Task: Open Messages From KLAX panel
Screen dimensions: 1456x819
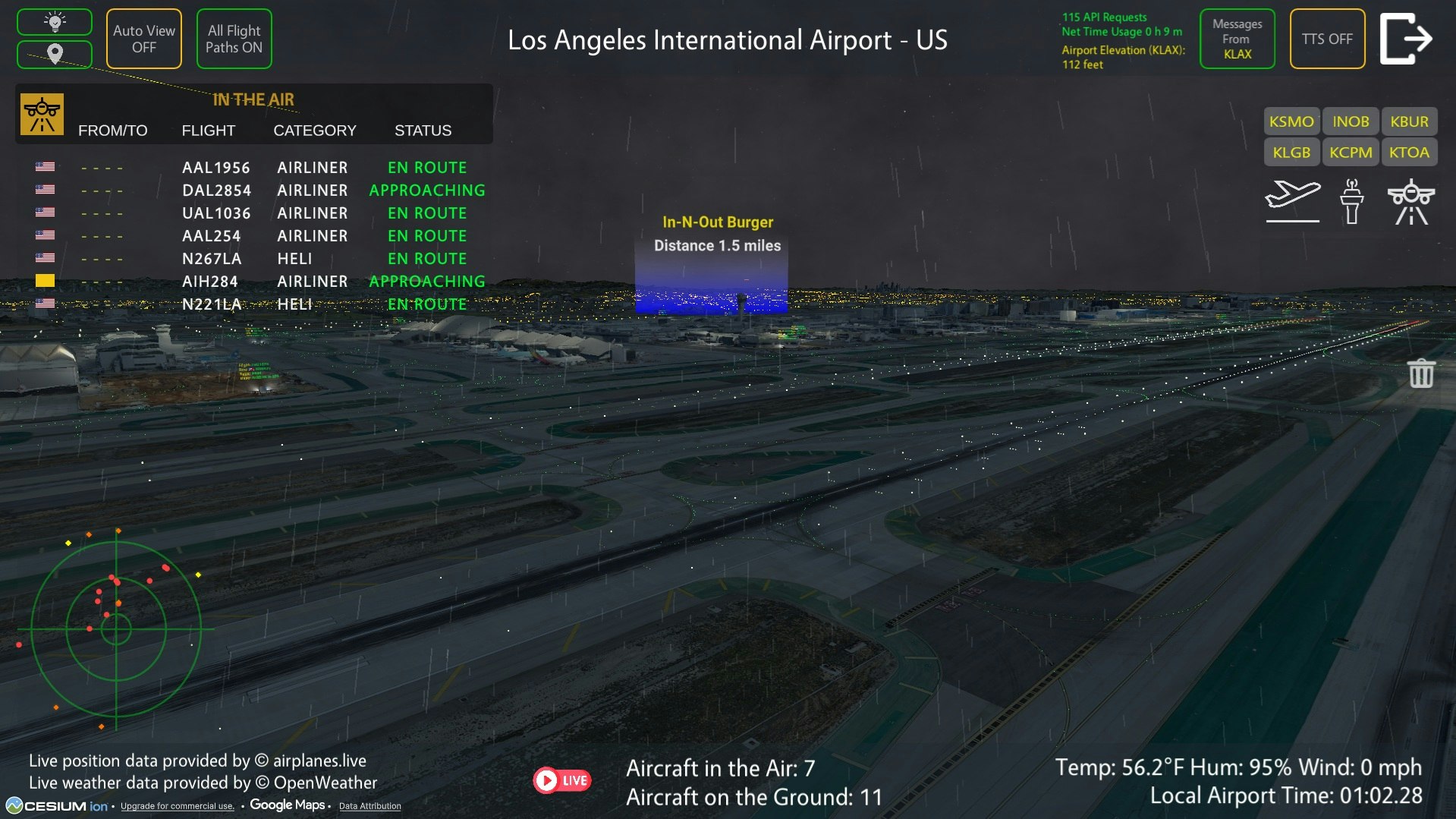Action: point(1237,39)
